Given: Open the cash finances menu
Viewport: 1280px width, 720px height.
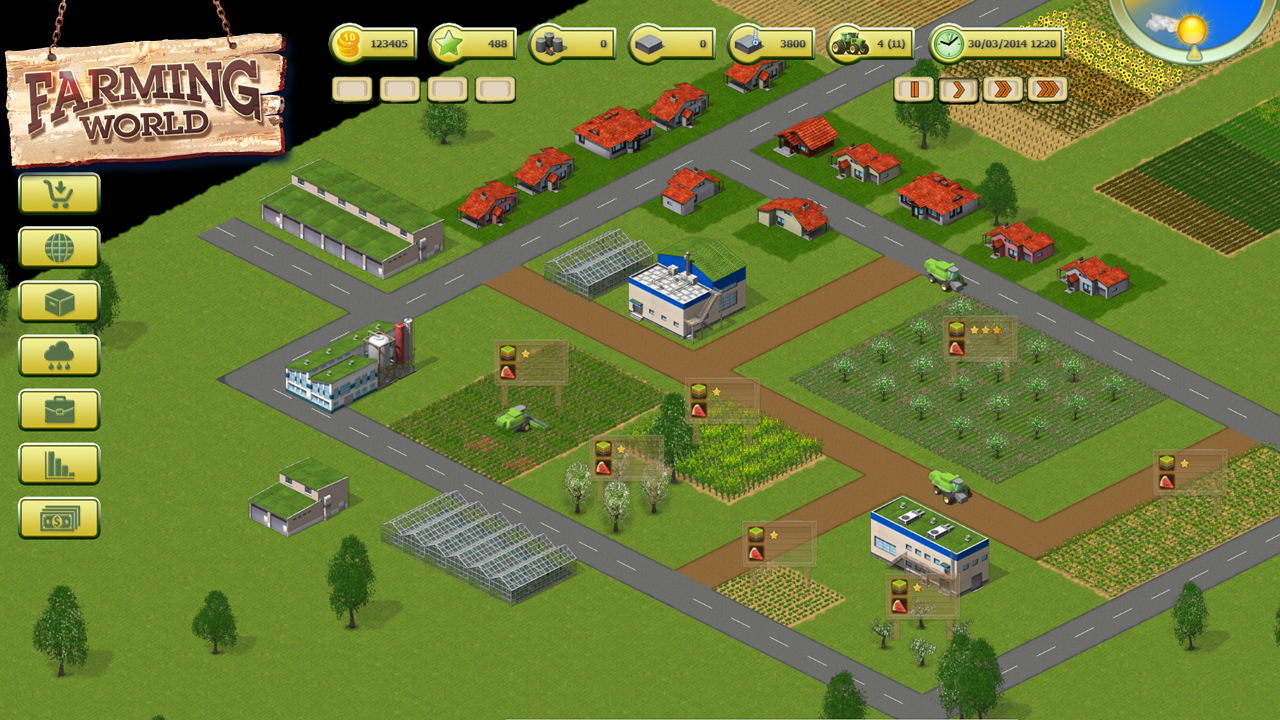Looking at the screenshot, I should (x=59, y=518).
